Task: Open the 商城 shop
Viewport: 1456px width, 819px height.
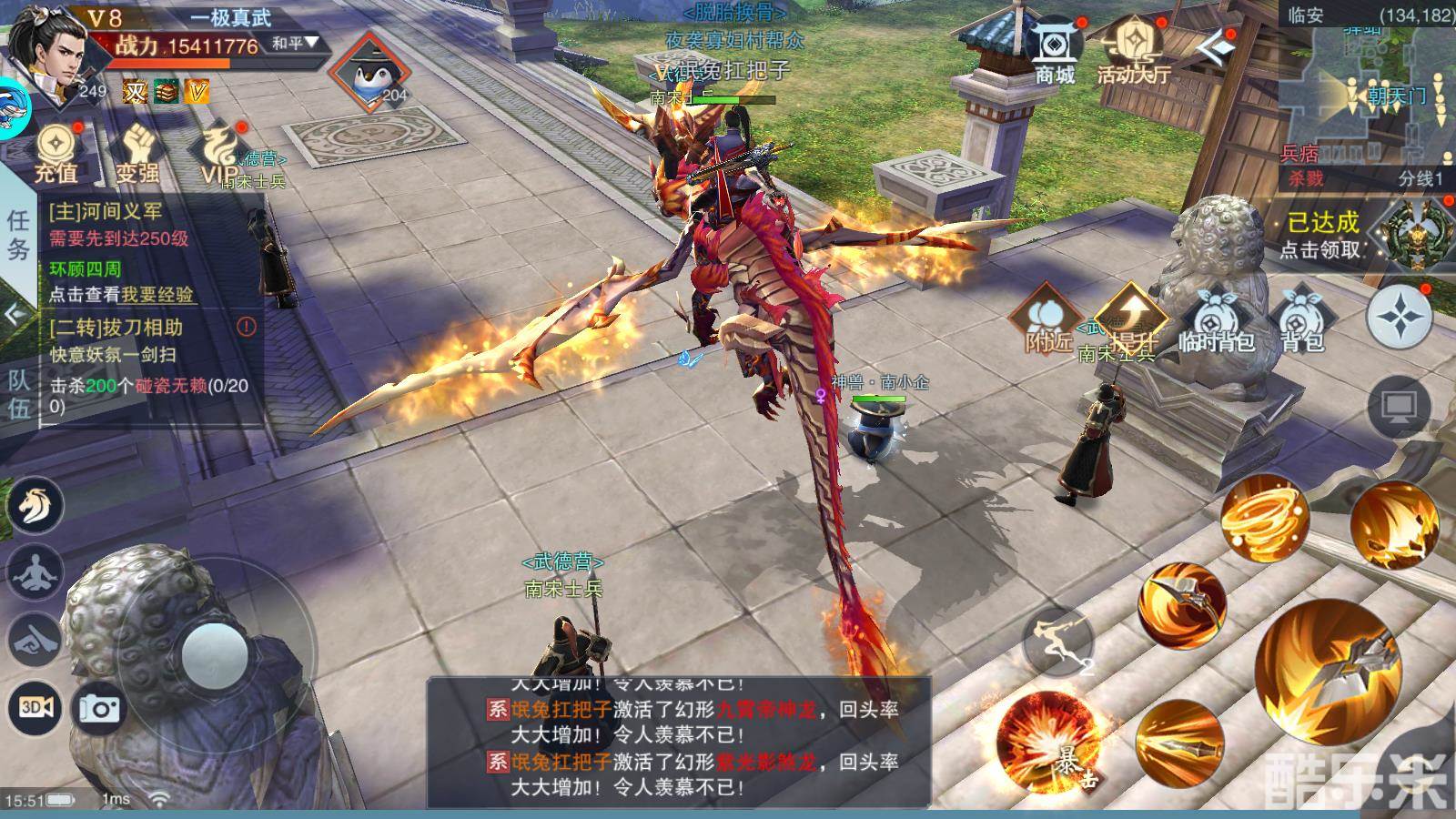Action: point(1055,53)
